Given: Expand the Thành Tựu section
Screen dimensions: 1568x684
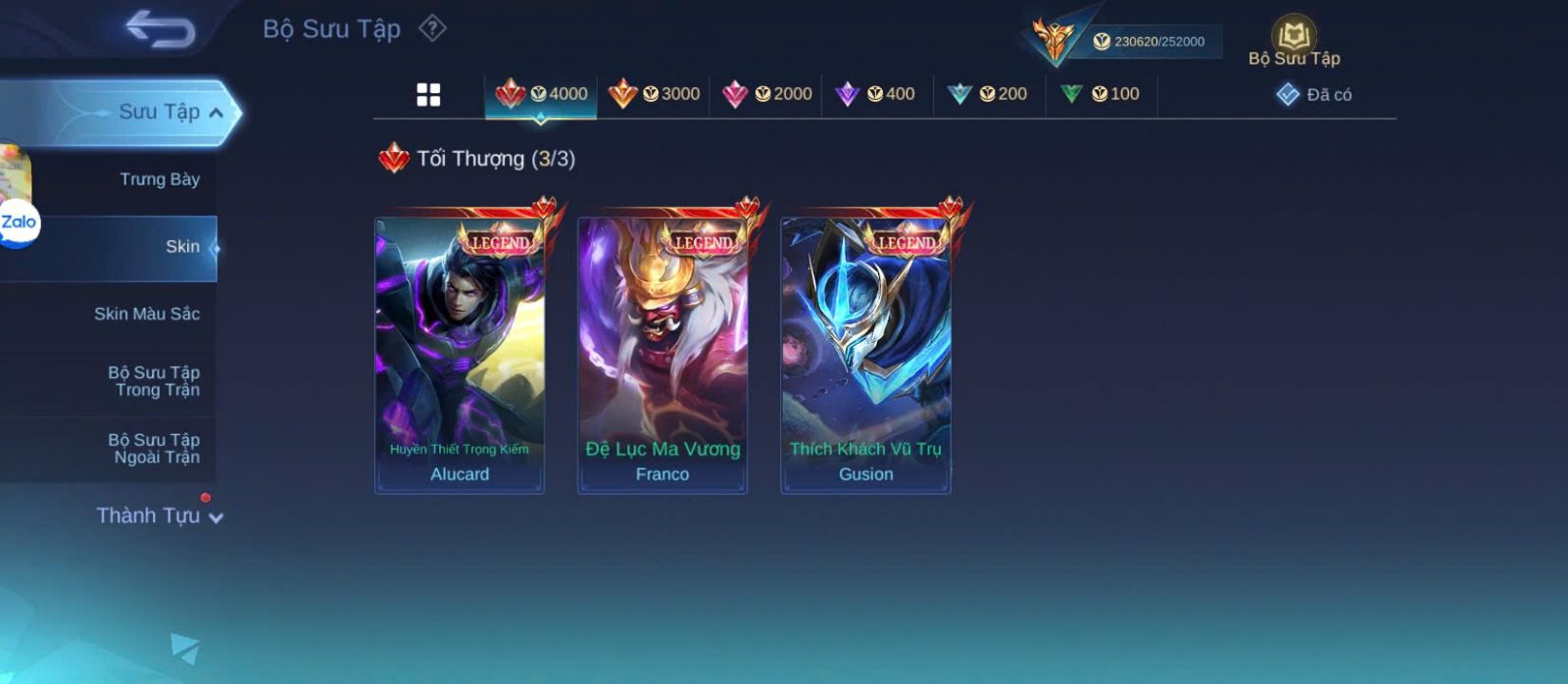Looking at the screenshot, I should (159, 515).
